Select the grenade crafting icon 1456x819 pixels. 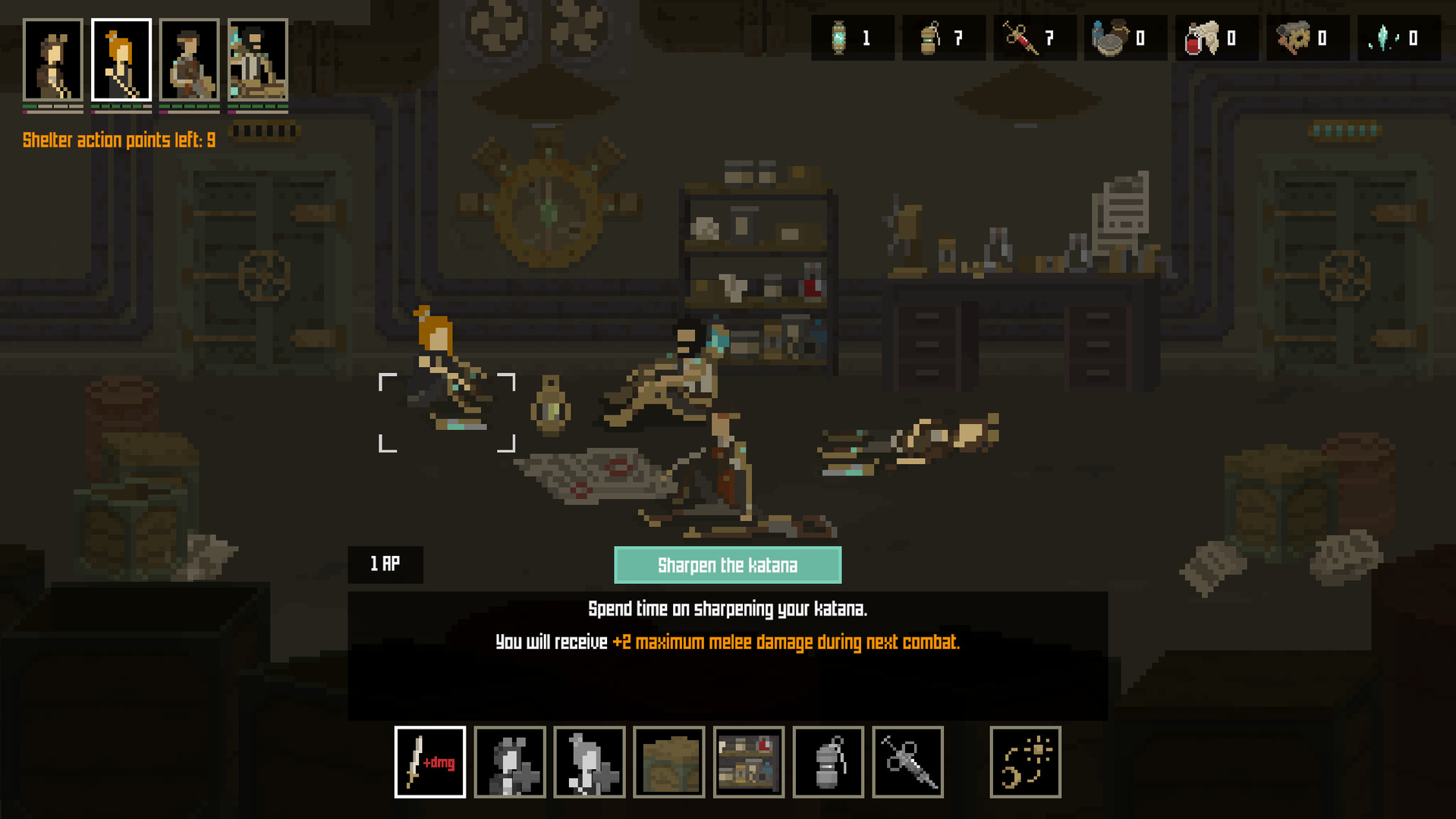tap(827, 762)
